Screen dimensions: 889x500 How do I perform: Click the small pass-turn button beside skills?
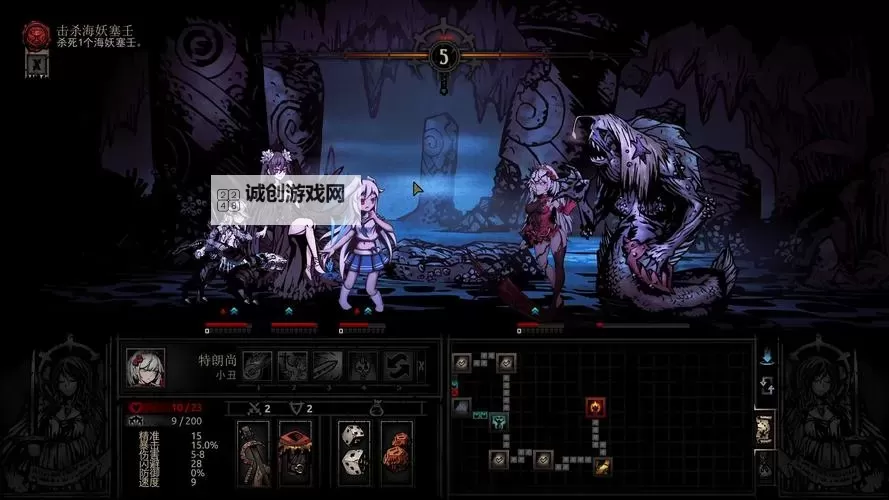click(421, 366)
